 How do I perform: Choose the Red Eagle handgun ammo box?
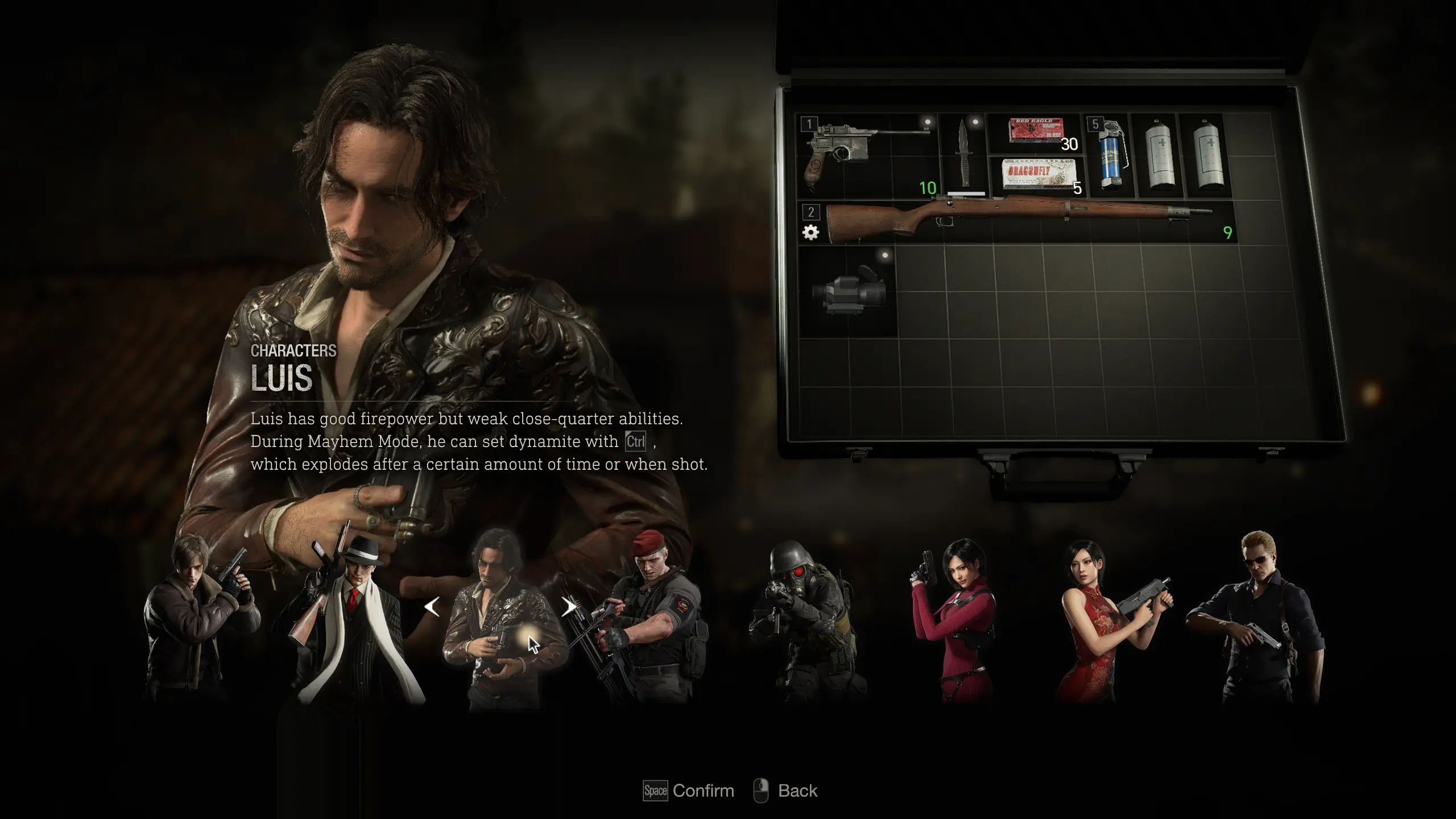coord(1036,132)
